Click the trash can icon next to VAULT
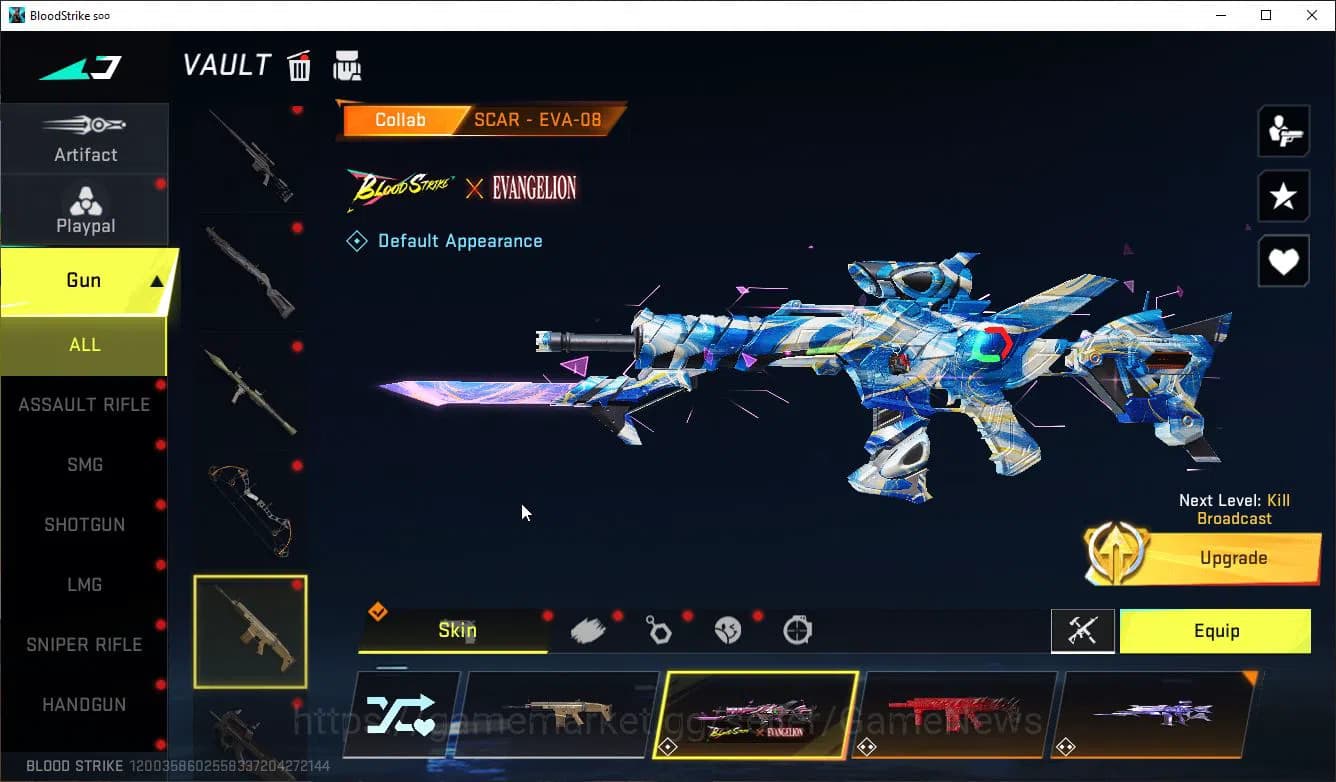1336x782 pixels. click(299, 64)
